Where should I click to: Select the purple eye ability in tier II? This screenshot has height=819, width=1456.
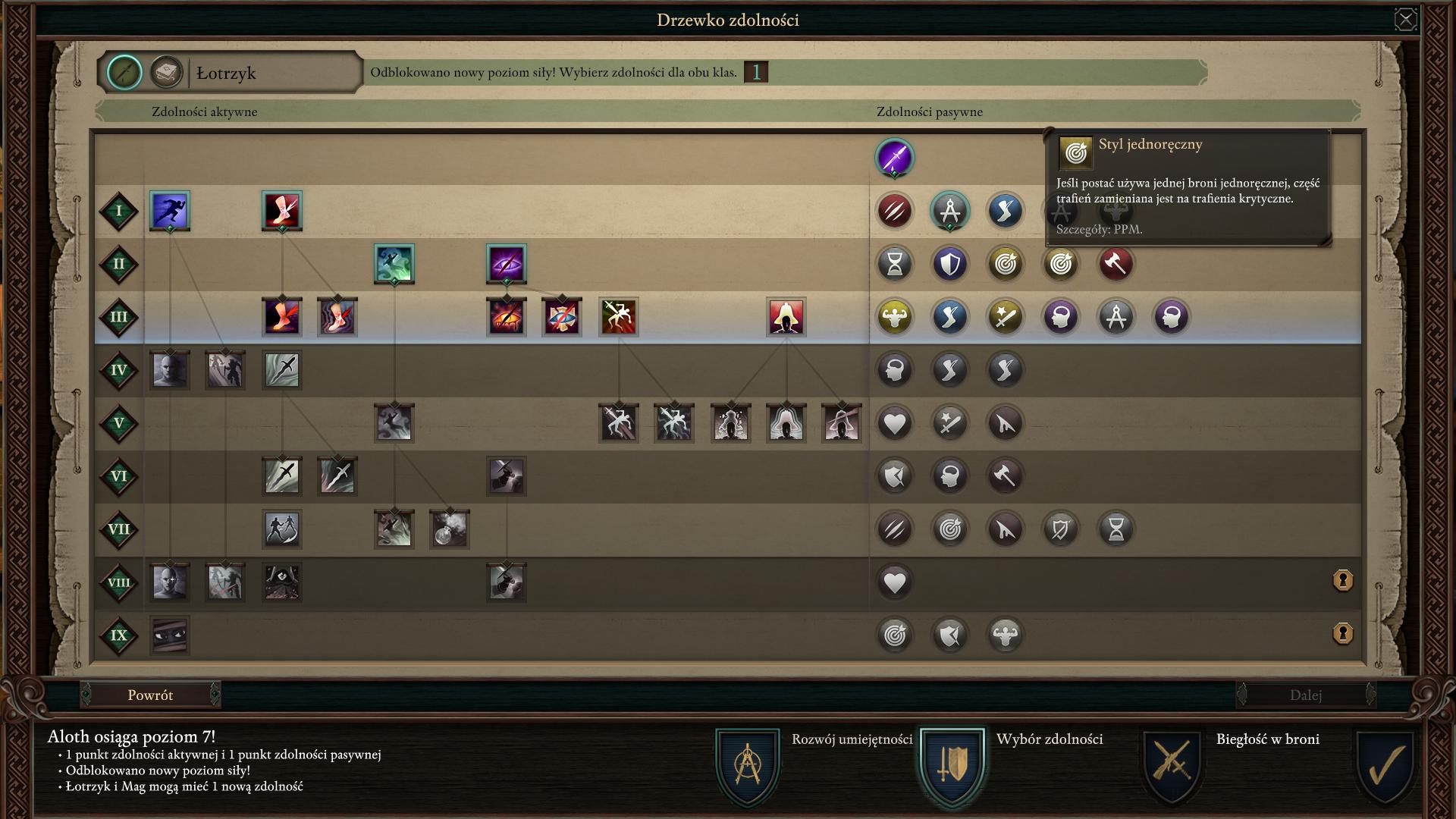[507, 264]
